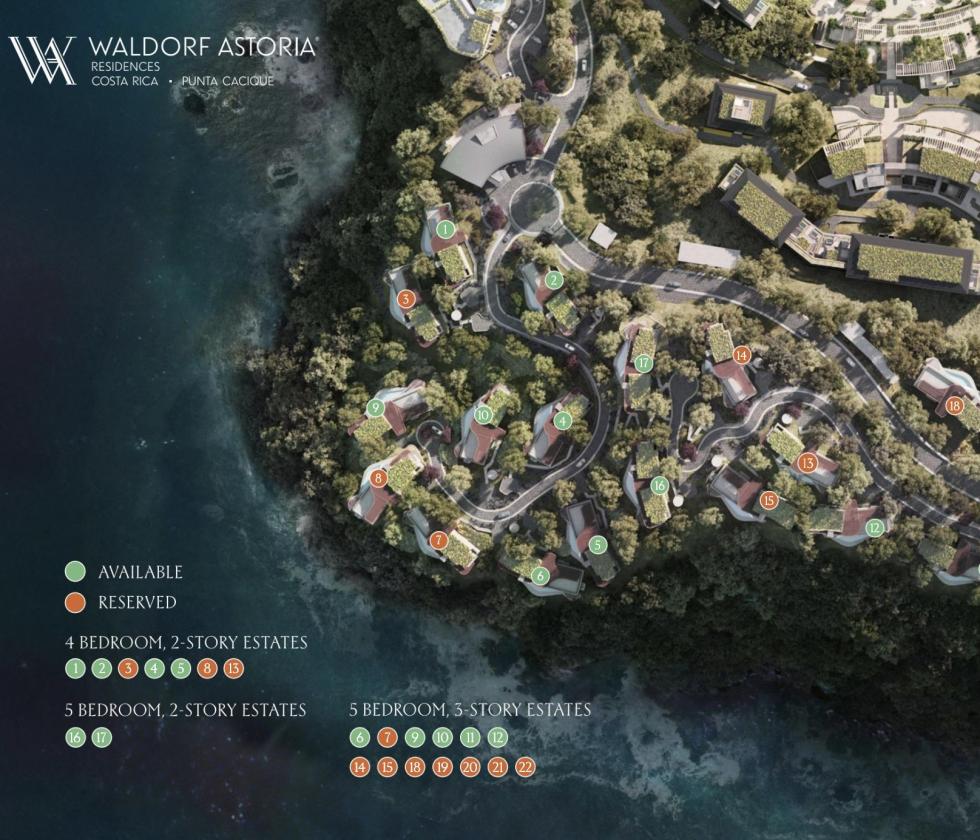Click the orange Reserved legend dot
The width and height of the screenshot is (980, 840).
(74, 602)
